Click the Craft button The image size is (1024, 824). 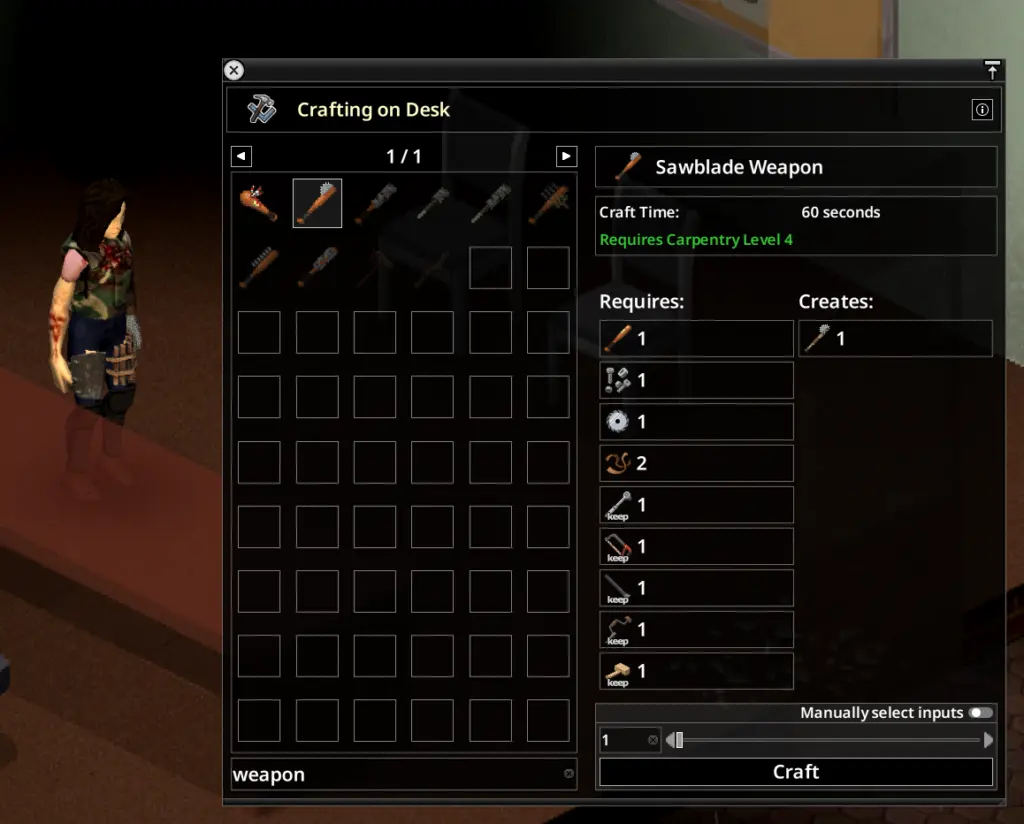pos(795,772)
